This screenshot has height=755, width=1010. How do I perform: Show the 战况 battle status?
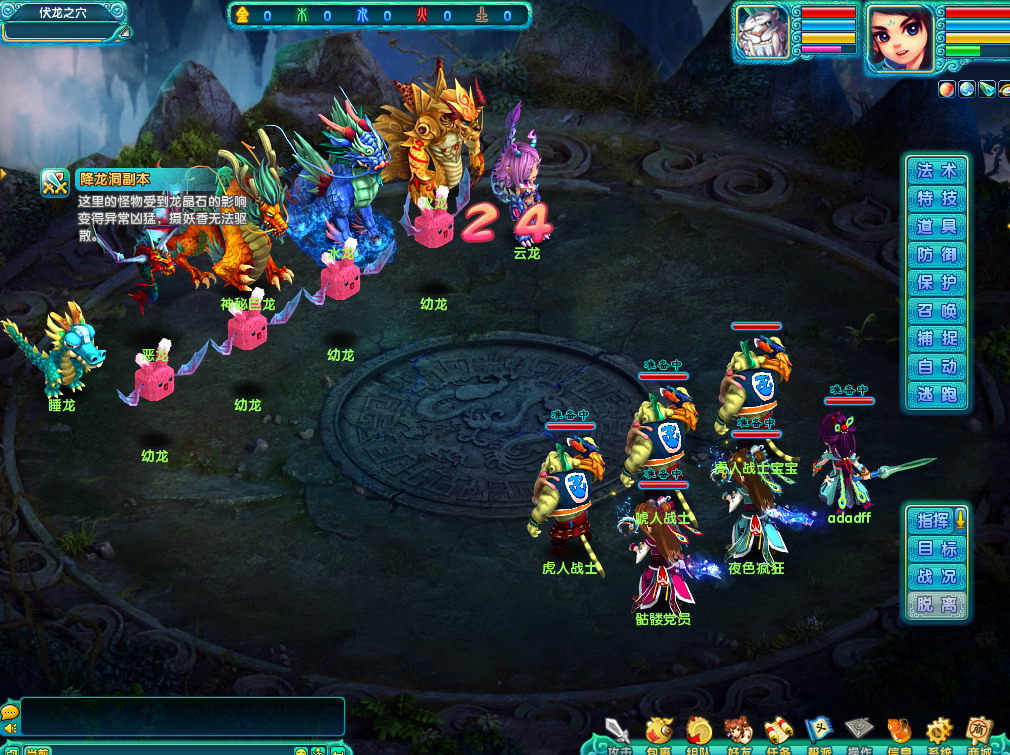[937, 576]
